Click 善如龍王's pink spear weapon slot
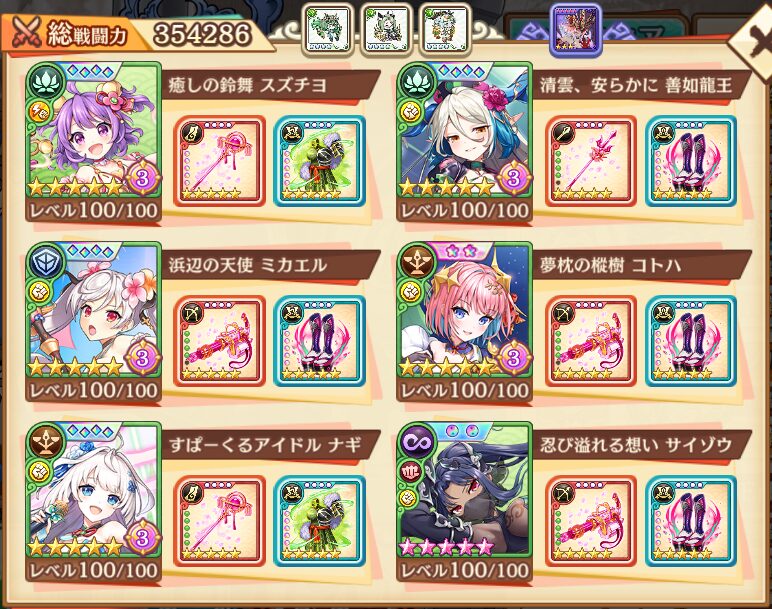The height and width of the screenshot is (609, 772). tap(591, 160)
